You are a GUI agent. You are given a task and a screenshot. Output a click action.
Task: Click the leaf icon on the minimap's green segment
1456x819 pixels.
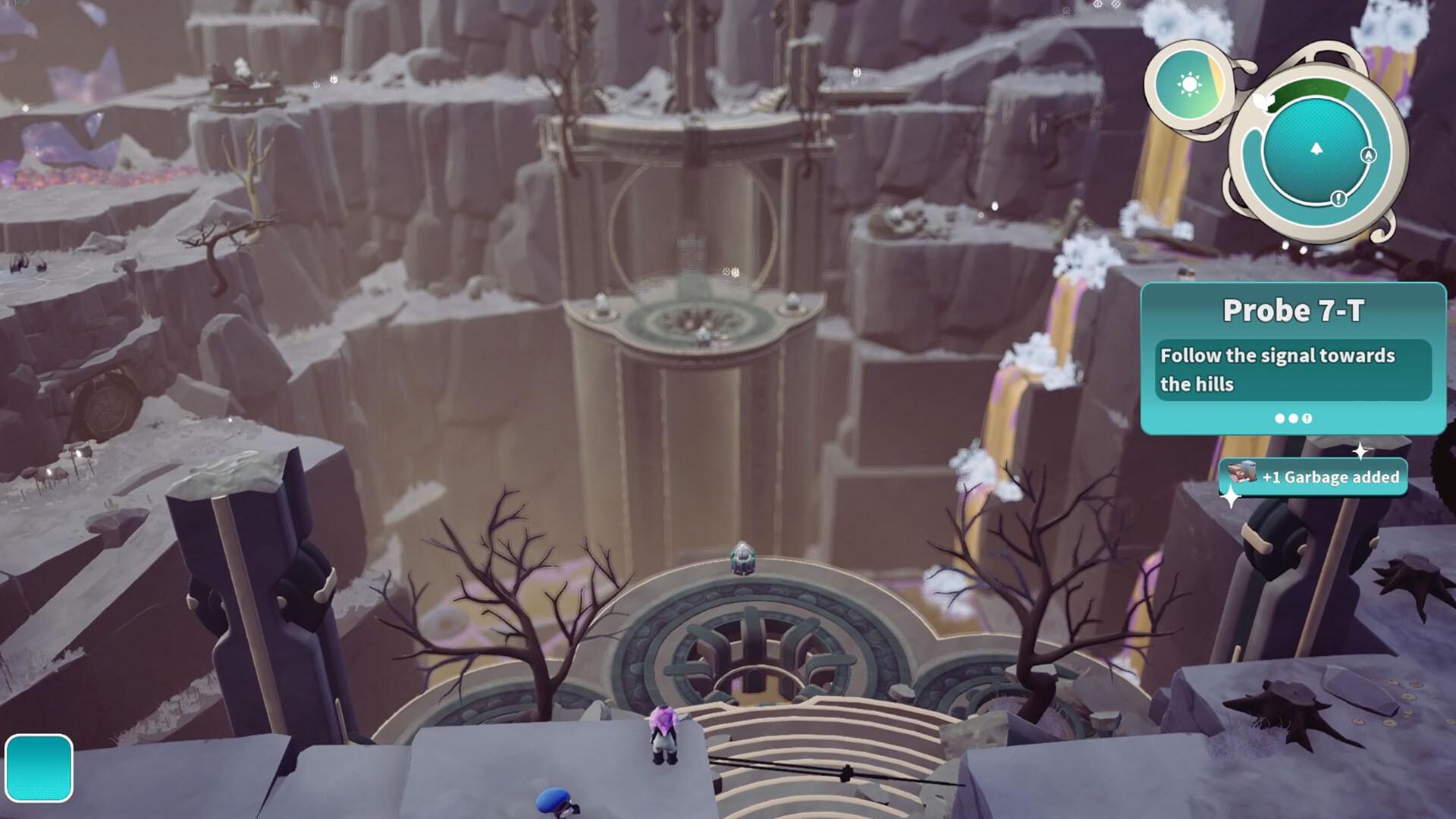click(1262, 101)
